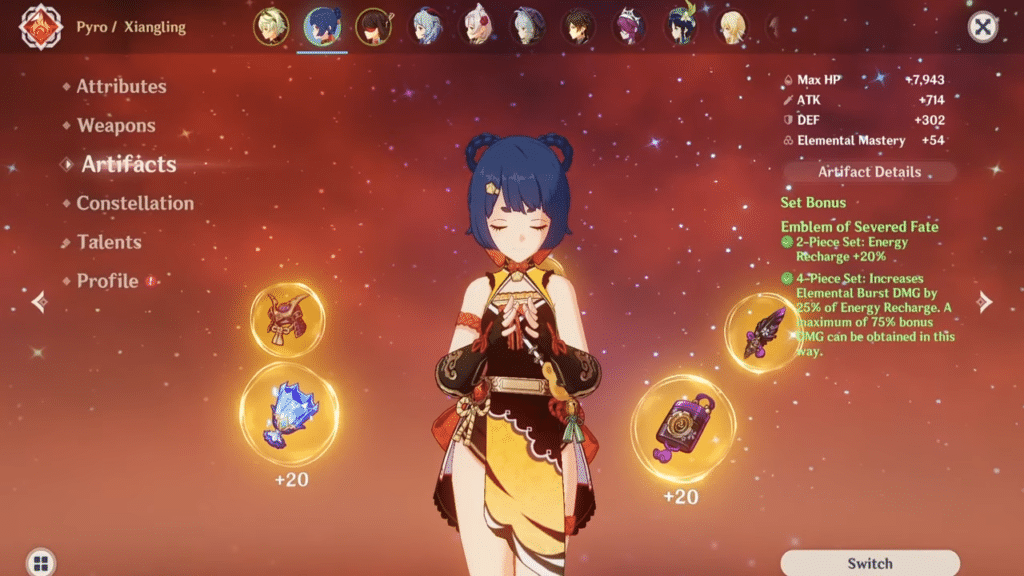The height and width of the screenshot is (576, 1024).
Task: Select the white-haired character with red headpiece
Action: pyautogui.click(x=477, y=27)
